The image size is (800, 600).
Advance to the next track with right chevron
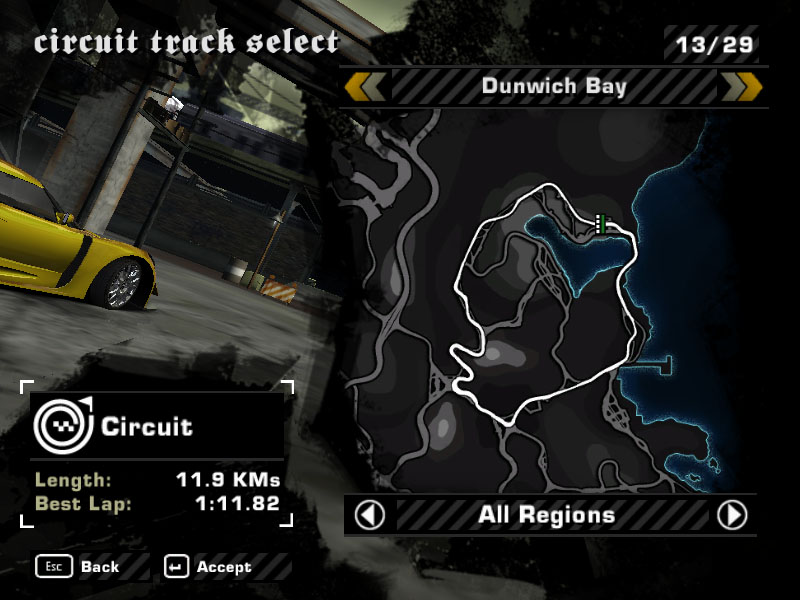(741, 87)
